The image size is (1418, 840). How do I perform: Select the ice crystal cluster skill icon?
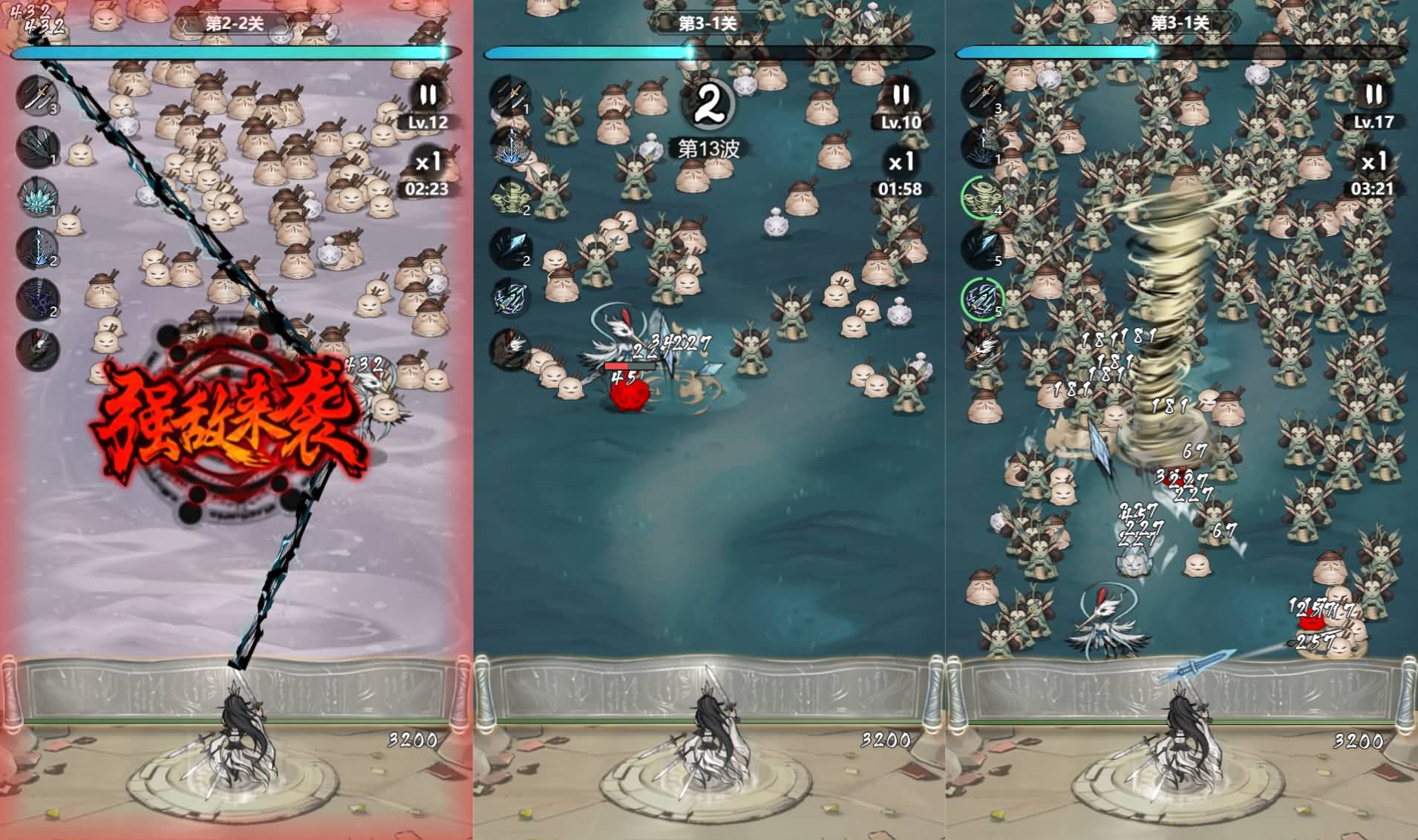(x=37, y=197)
